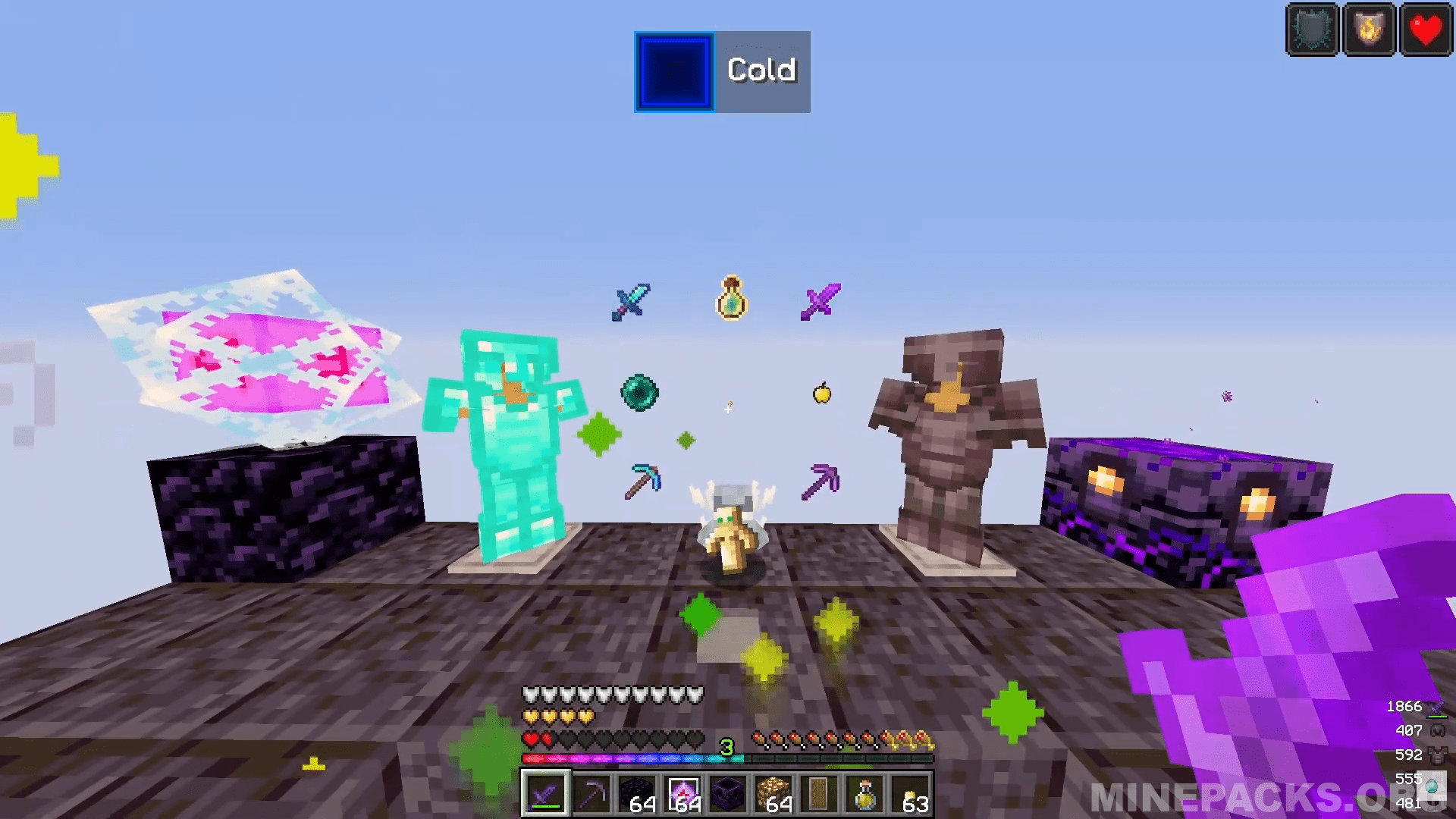Select the purple pickaxe in the hotbar
The image size is (1456, 819).
click(x=592, y=792)
